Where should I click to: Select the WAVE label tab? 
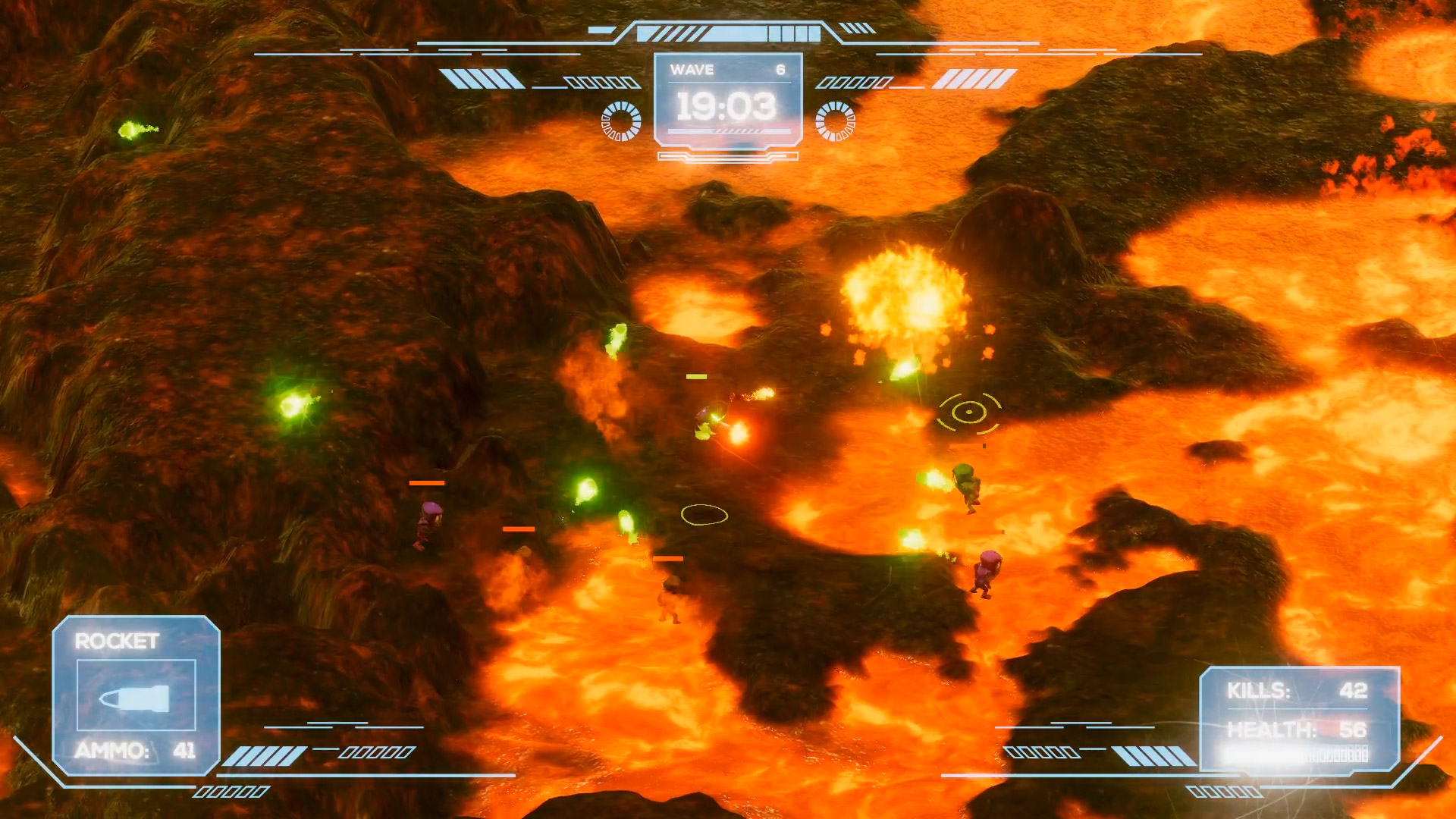click(692, 70)
